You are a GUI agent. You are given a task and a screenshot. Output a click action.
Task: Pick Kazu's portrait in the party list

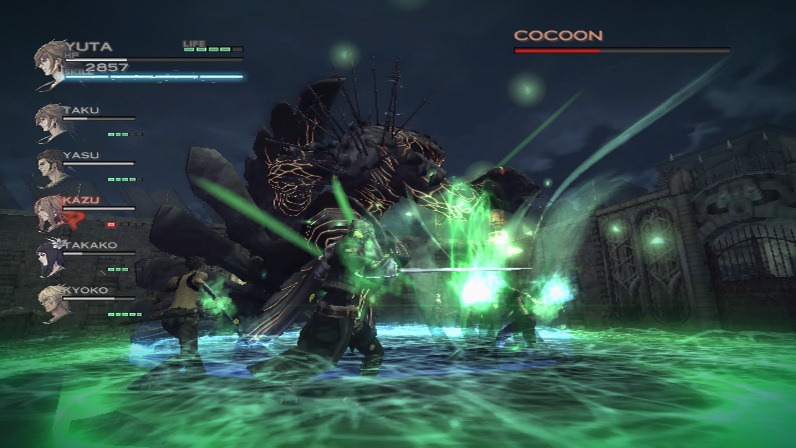pyautogui.click(x=50, y=212)
